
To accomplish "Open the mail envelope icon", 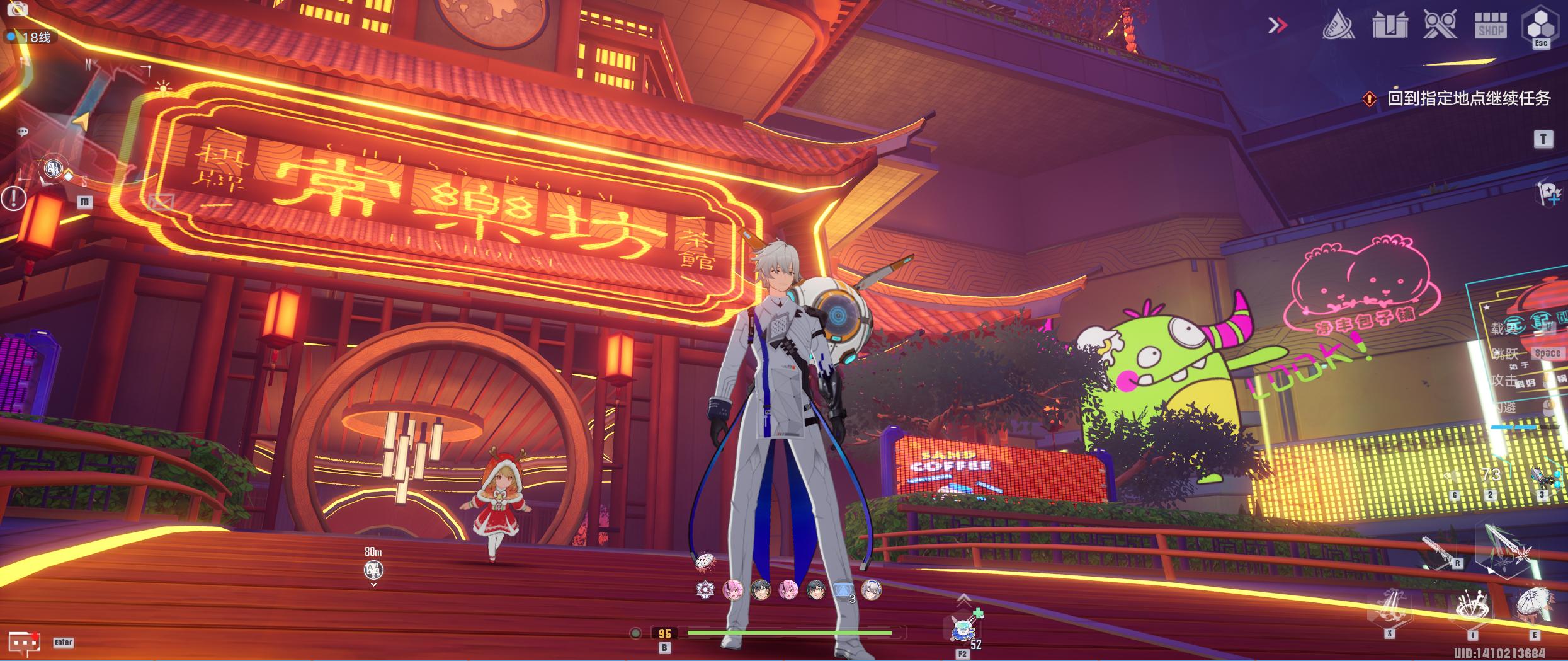I will coord(160,202).
